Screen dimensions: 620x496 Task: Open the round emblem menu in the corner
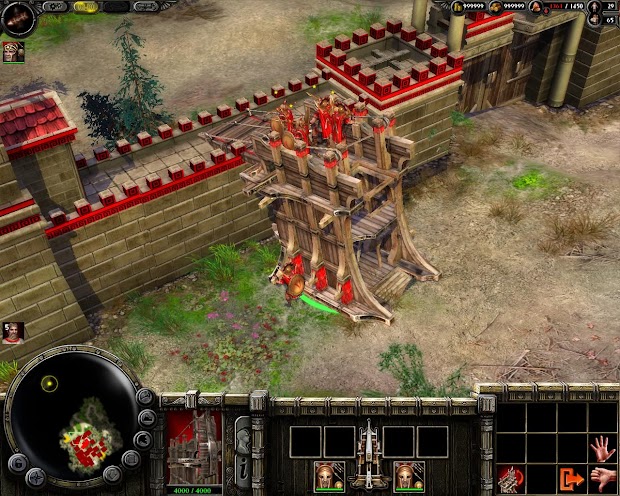coord(18,17)
